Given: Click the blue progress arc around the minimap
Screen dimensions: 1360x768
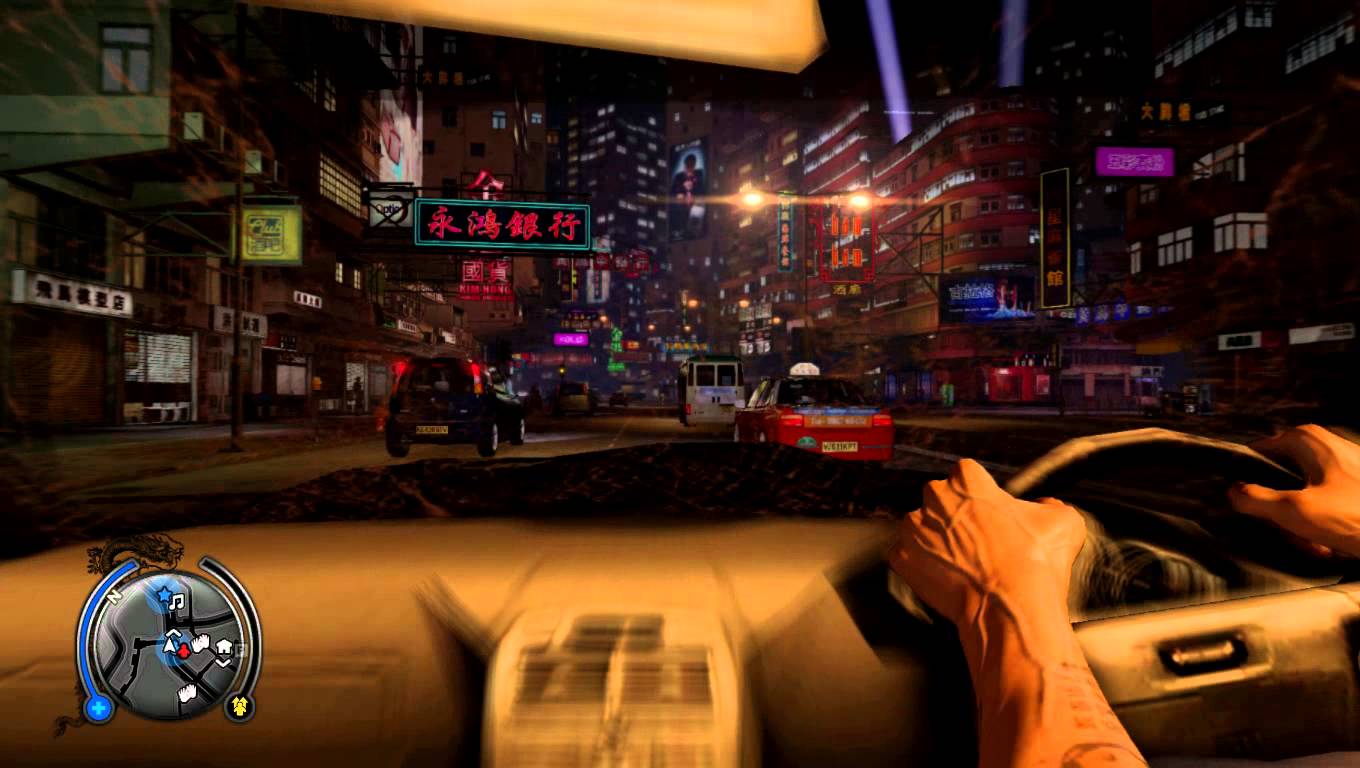Looking at the screenshot, I should [85, 629].
